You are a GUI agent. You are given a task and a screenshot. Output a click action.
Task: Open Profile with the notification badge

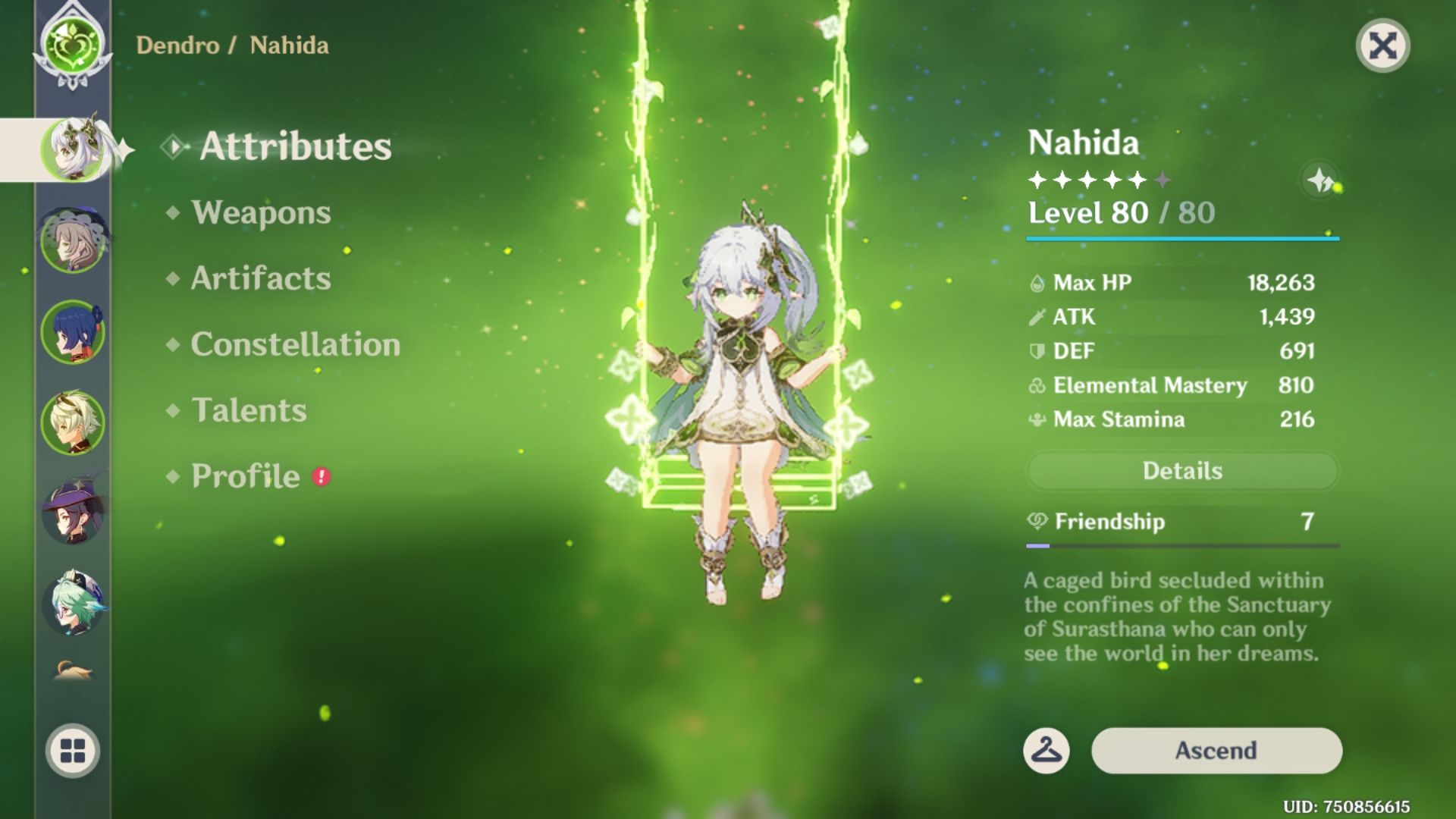tap(243, 476)
